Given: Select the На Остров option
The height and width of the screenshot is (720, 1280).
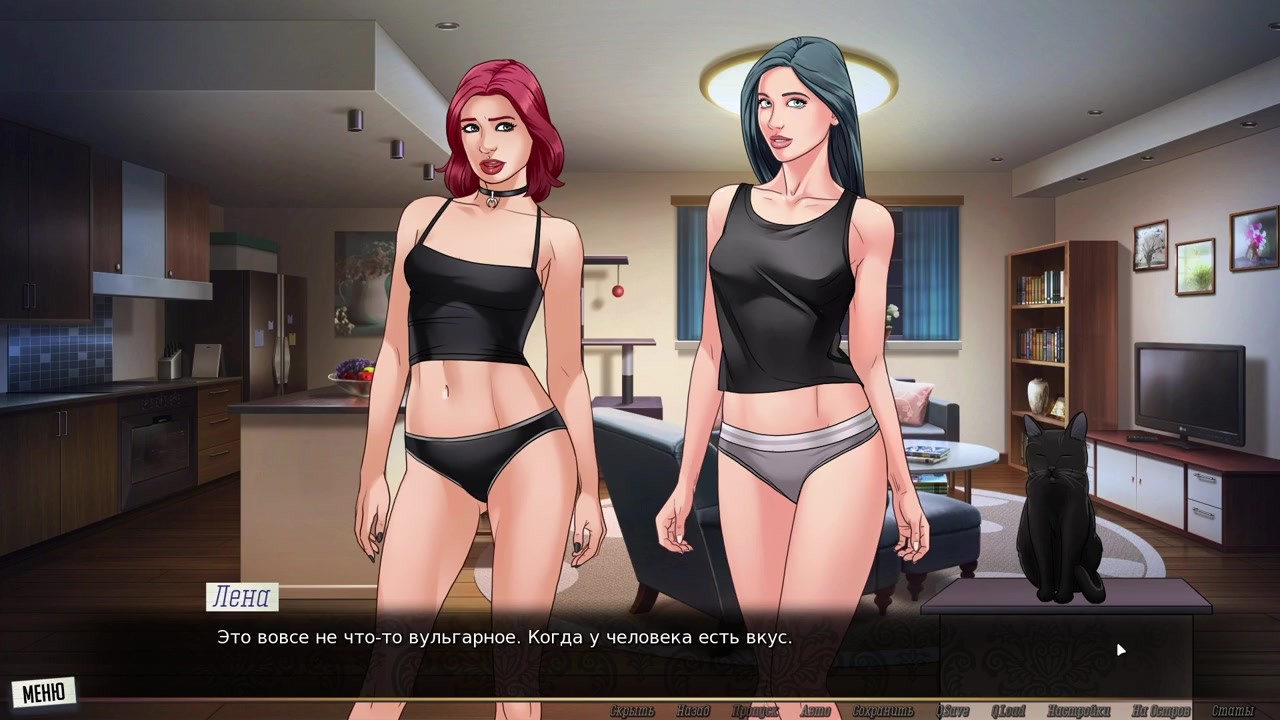Looking at the screenshot, I should [1161, 711].
